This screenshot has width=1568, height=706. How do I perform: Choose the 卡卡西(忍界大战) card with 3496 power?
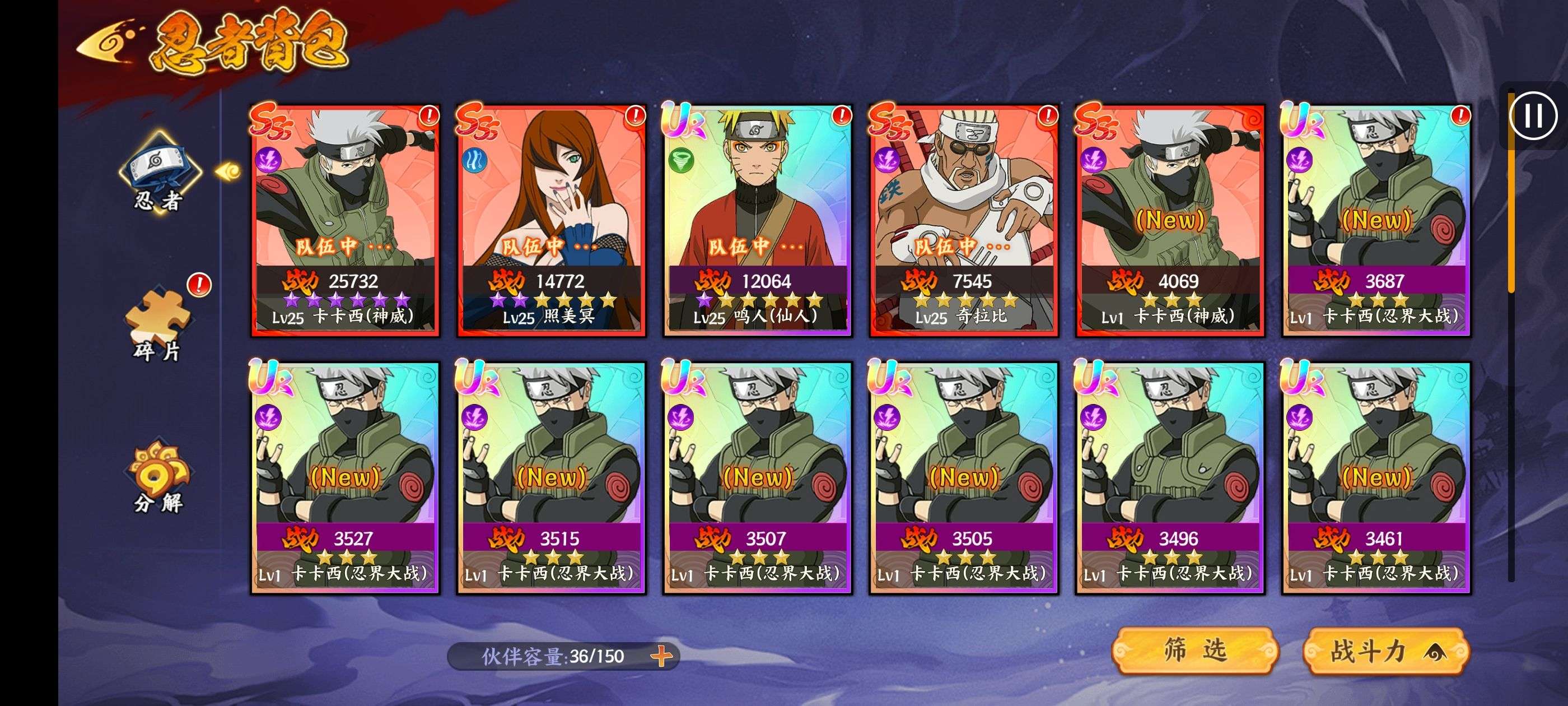(x=1169, y=477)
